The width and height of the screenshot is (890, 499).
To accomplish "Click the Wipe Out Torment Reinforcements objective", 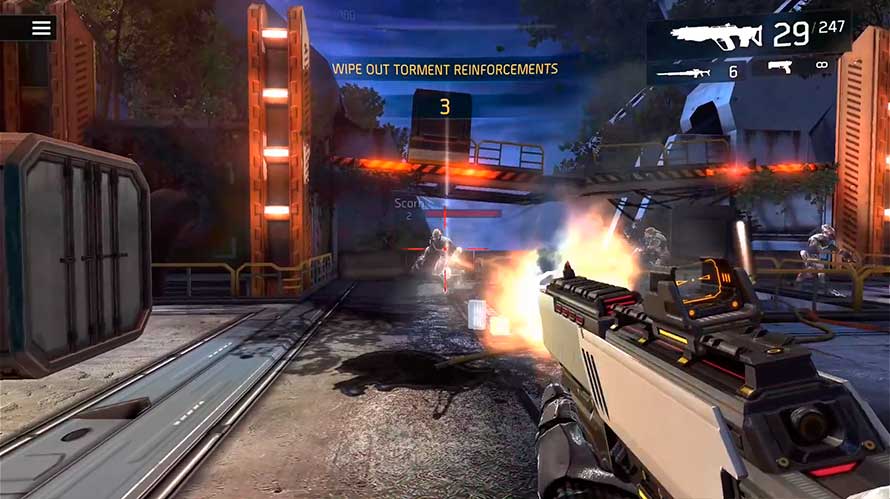I will pos(445,69).
